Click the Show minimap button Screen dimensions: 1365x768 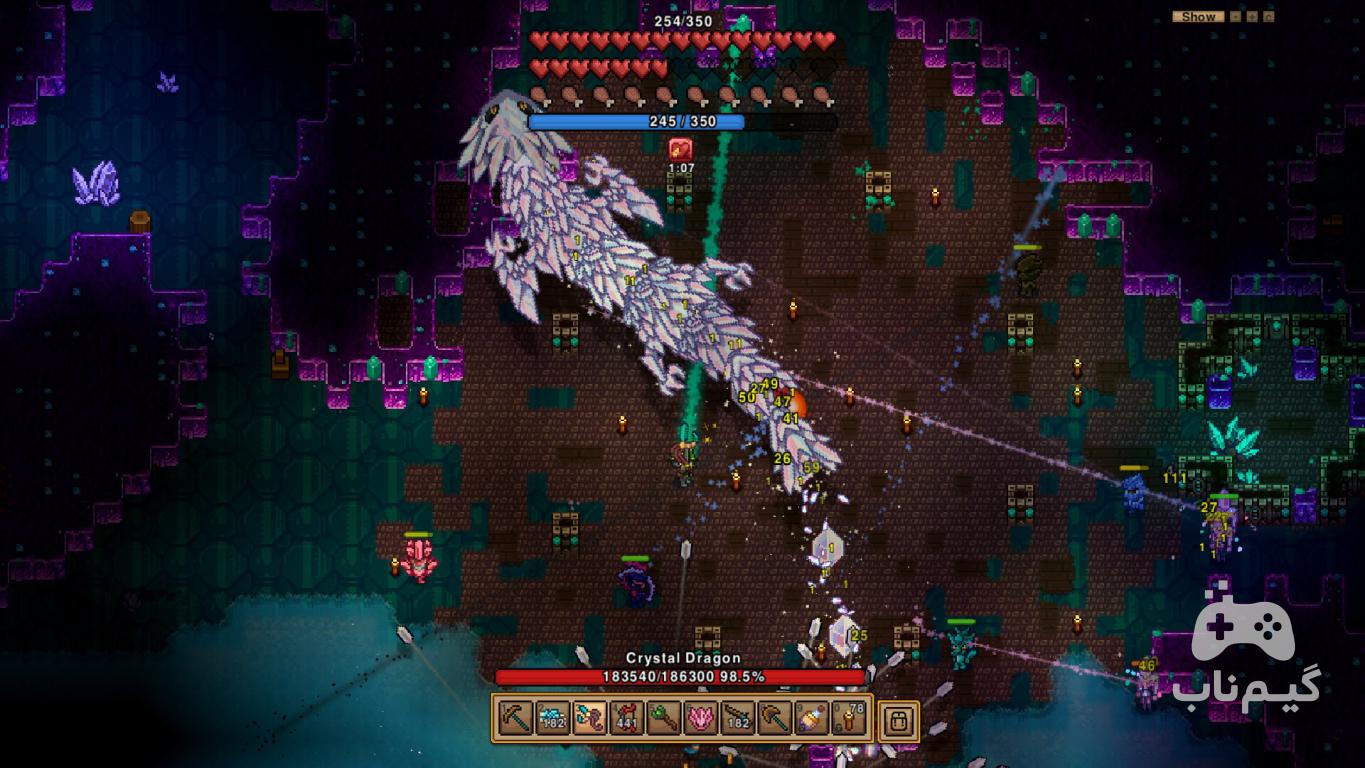(x=1198, y=16)
